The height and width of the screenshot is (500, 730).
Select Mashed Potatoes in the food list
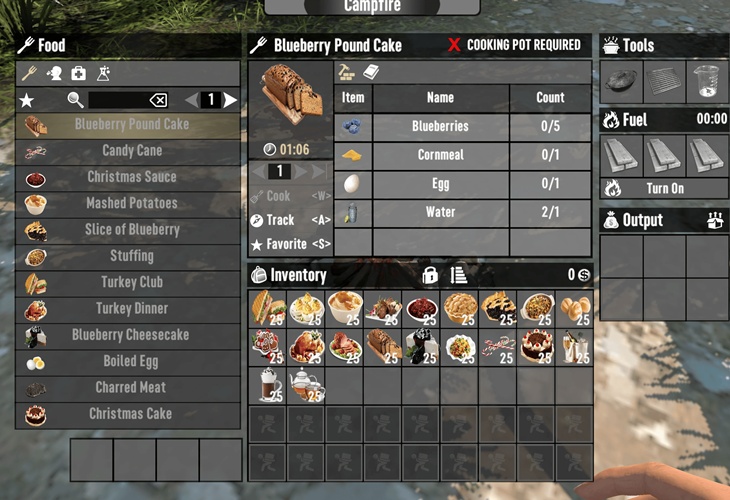[x=130, y=203]
